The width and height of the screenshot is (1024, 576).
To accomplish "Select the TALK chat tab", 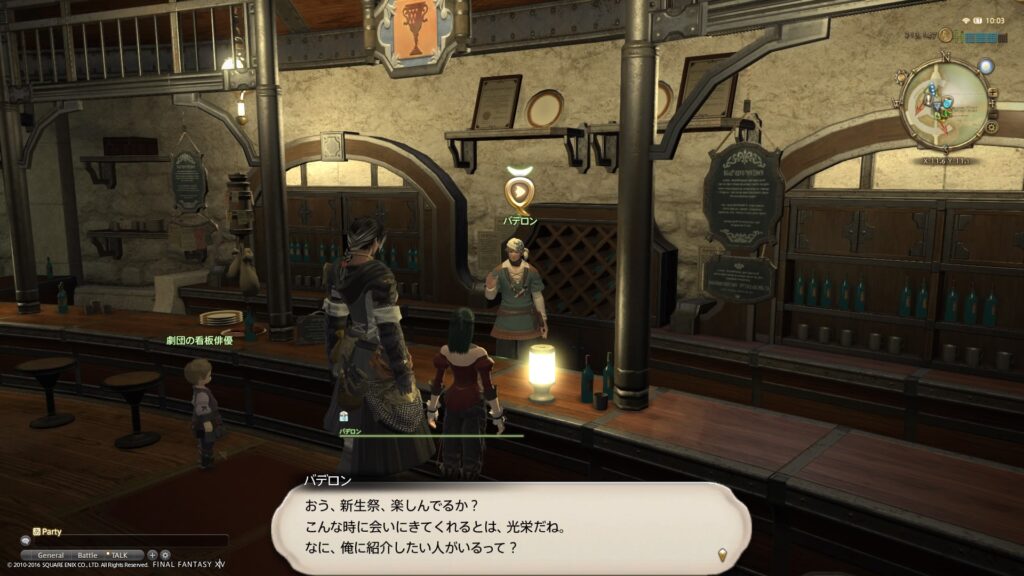I will [x=118, y=554].
